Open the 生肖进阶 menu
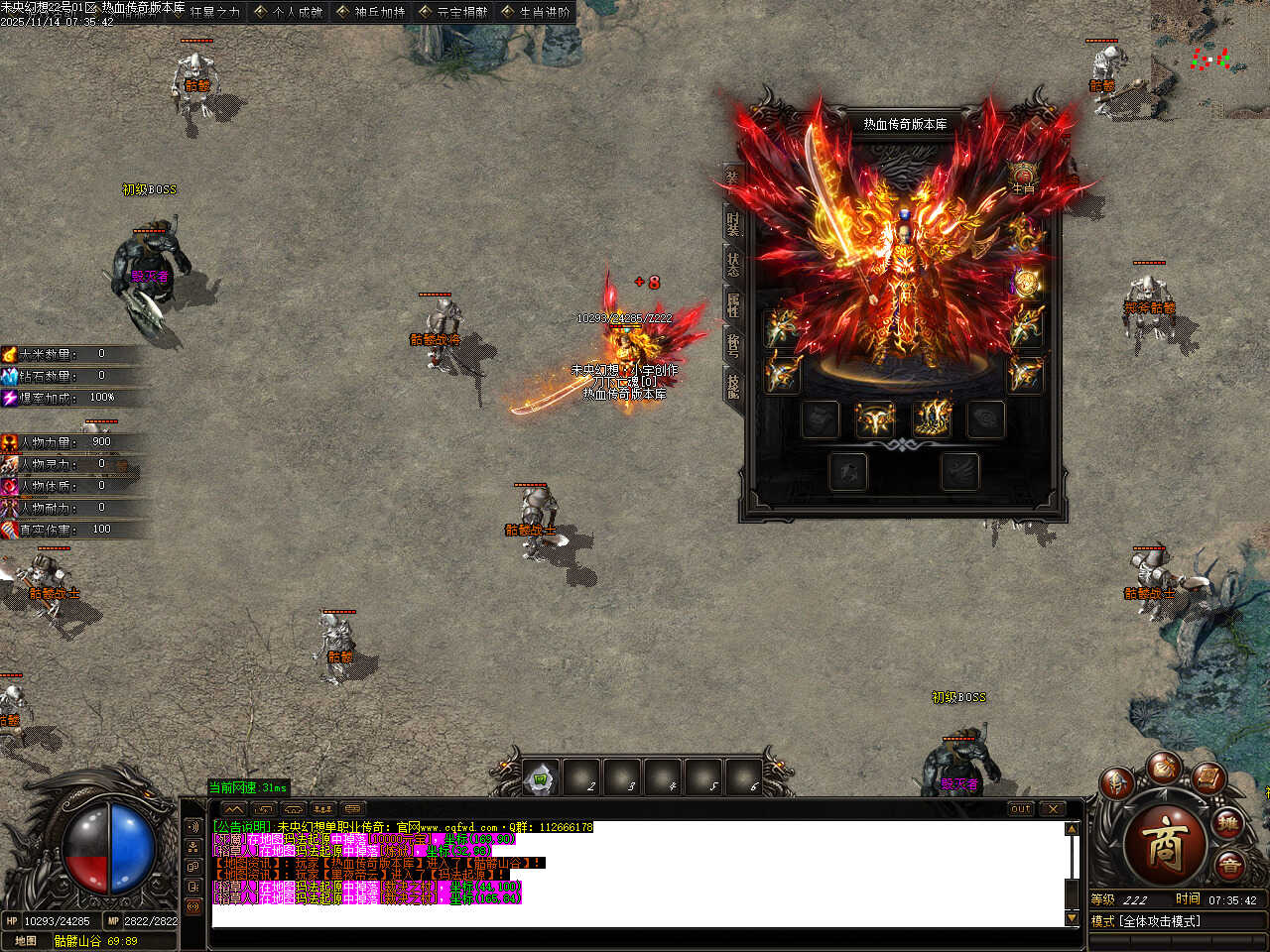The width and height of the screenshot is (1270, 952). click(x=536, y=12)
